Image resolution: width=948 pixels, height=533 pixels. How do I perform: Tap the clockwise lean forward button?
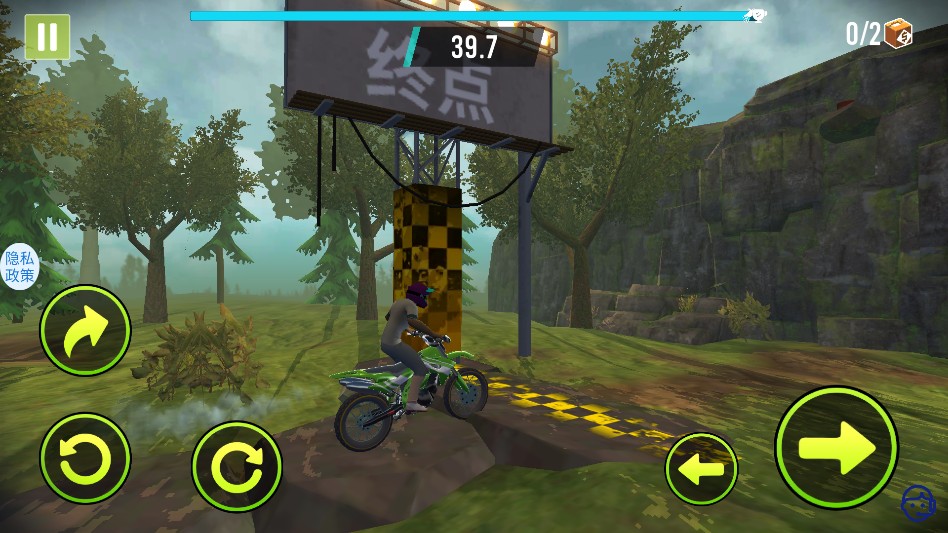237,466
